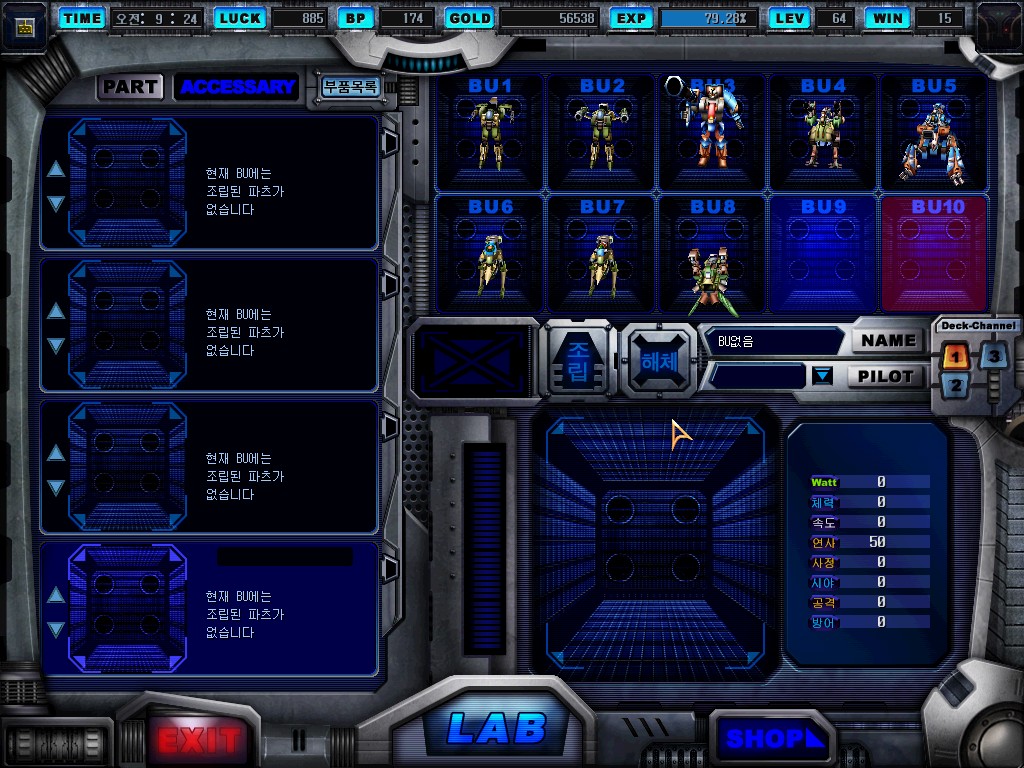The image size is (1024, 768).
Task: Select the BU8 robot unit
Action: click(712, 254)
